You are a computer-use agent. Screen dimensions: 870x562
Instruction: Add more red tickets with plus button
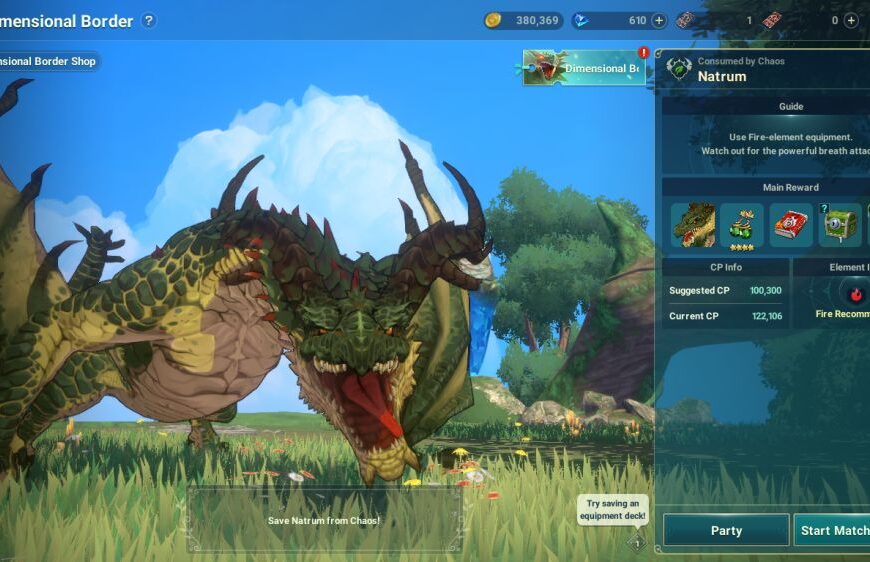pyautogui.click(x=851, y=20)
